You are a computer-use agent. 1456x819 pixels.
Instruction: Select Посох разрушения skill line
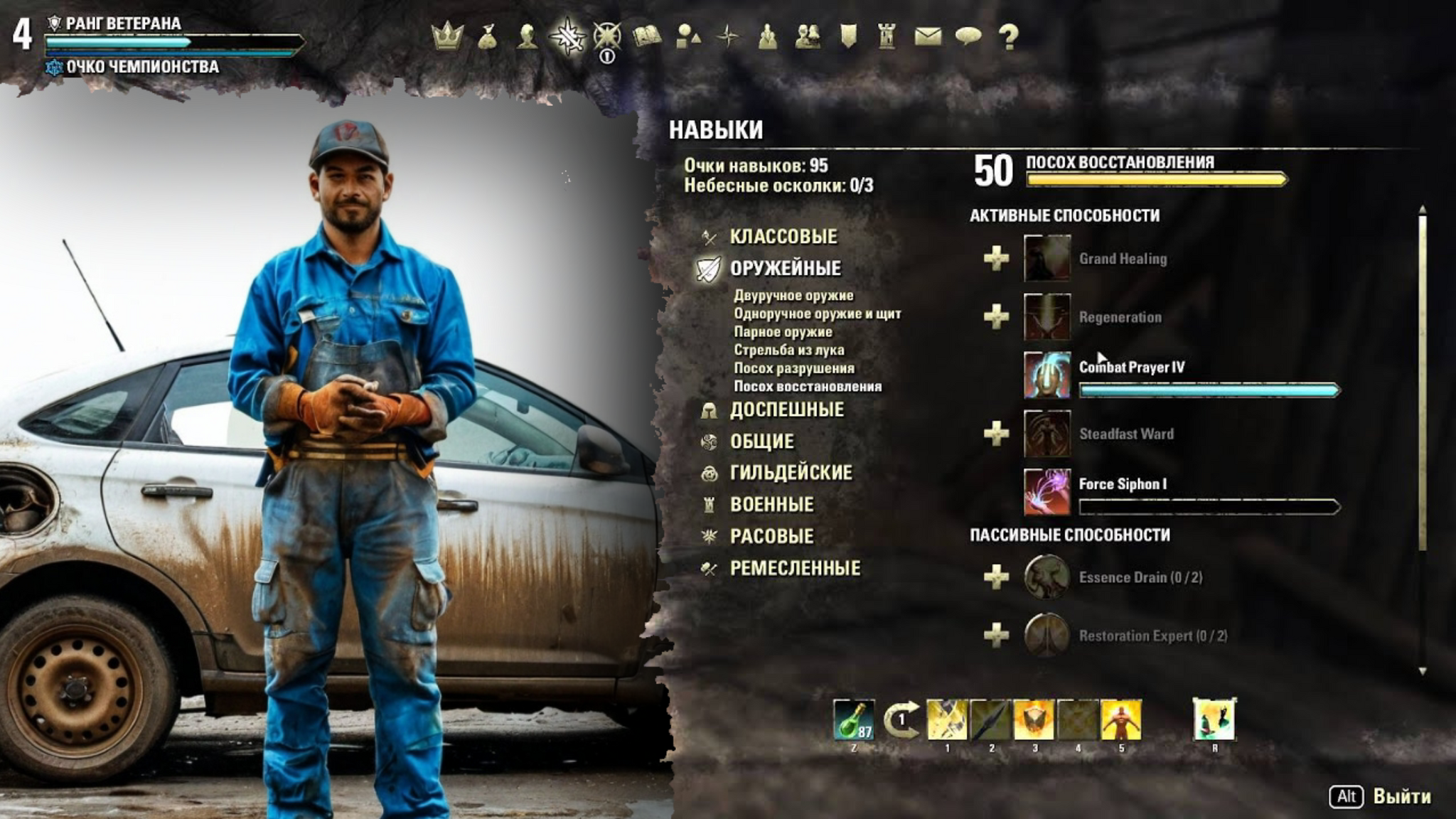point(793,368)
